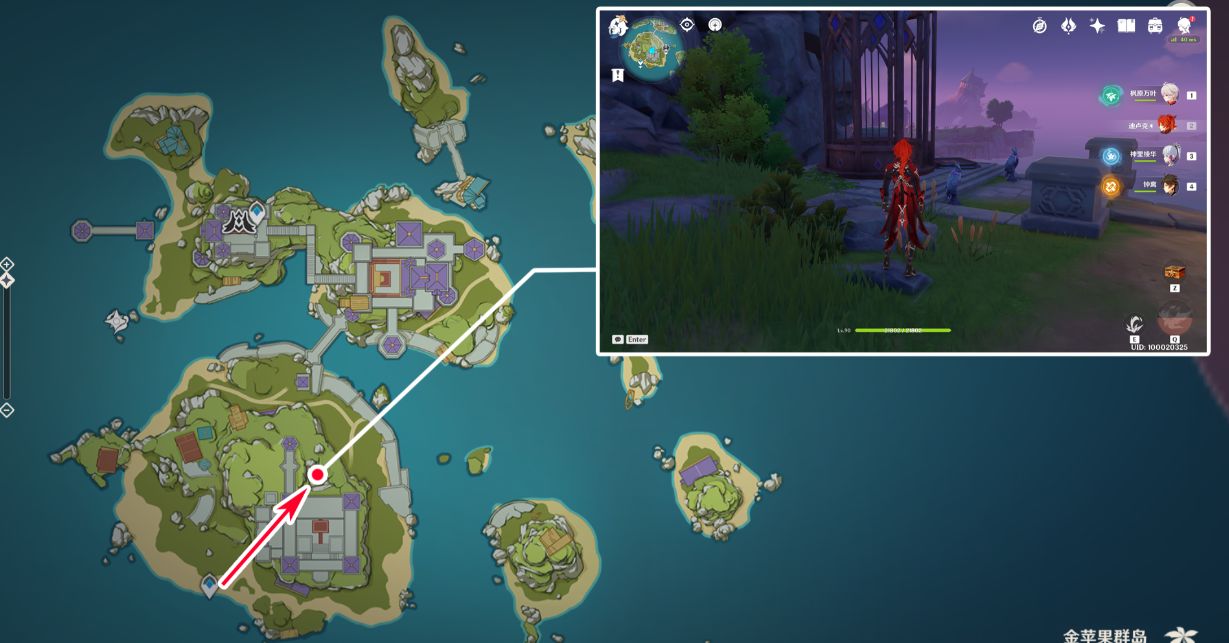This screenshot has width=1229, height=643.
Task: Open the four-pointed star Wish icon
Action: click(1097, 26)
